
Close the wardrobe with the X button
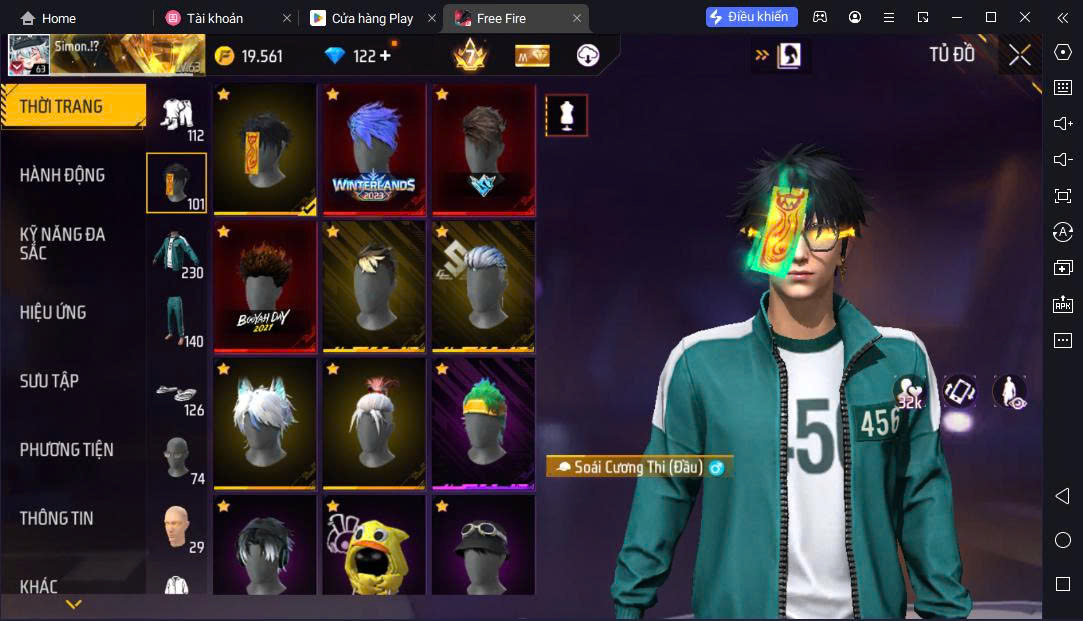tap(1019, 56)
